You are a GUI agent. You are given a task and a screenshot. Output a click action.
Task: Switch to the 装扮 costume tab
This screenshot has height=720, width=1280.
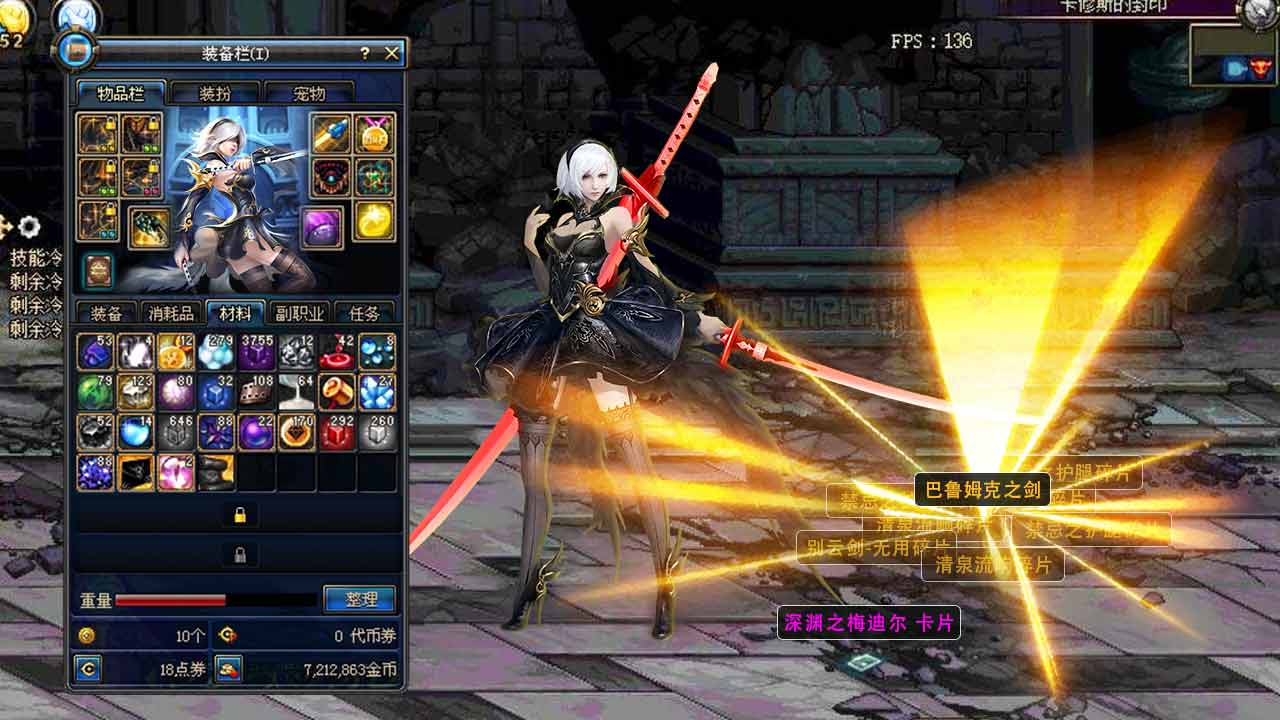[x=215, y=94]
